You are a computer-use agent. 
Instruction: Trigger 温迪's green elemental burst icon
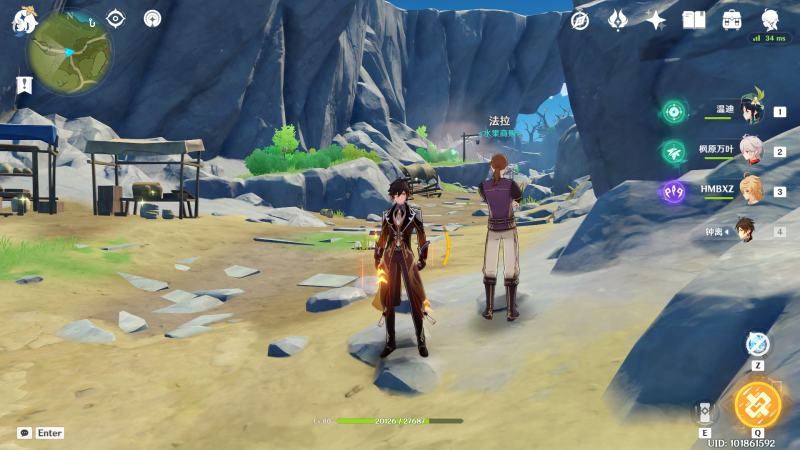(x=673, y=111)
